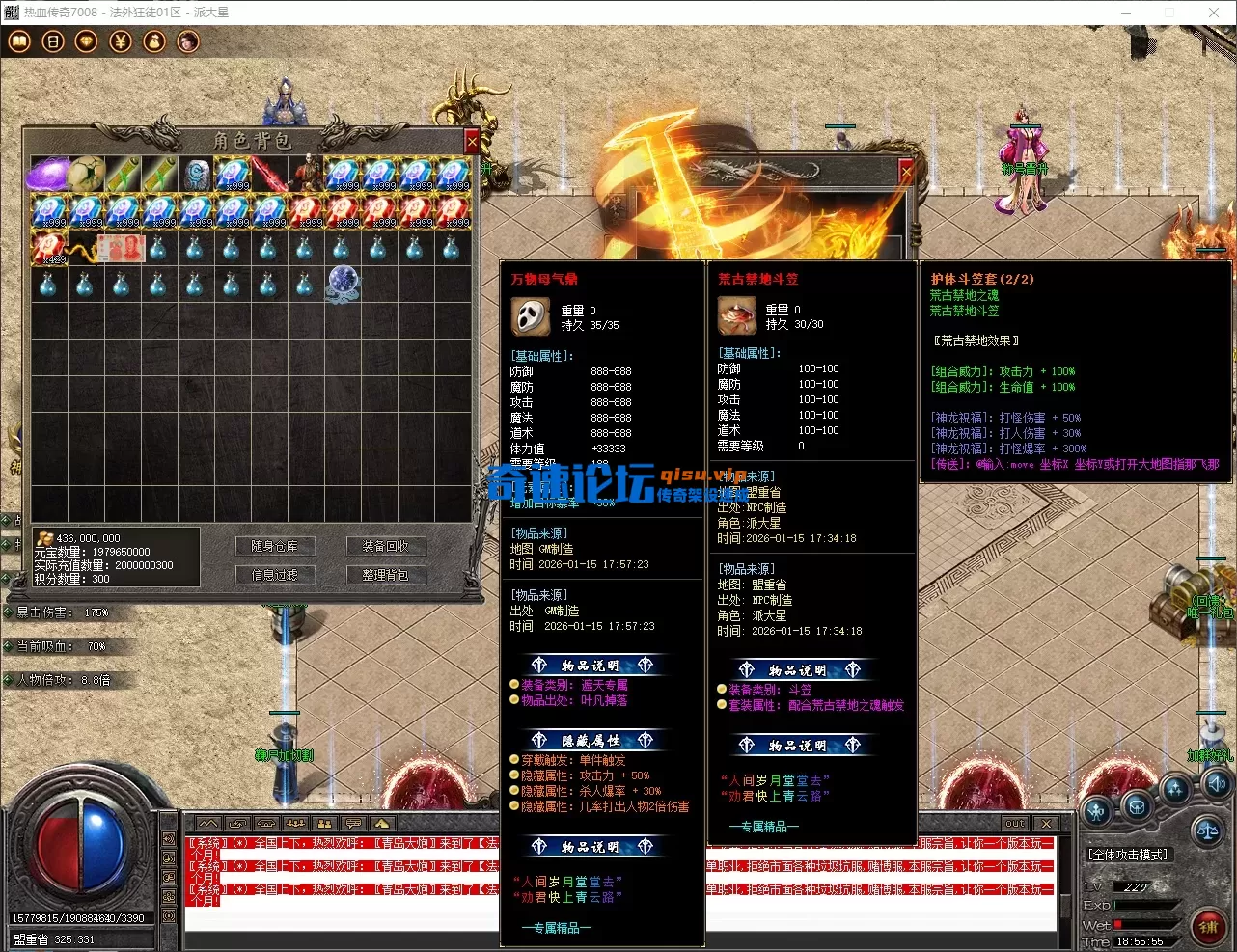The height and width of the screenshot is (952, 1237).
Task: Close the 角色背包 inventory window
Action: [472, 142]
